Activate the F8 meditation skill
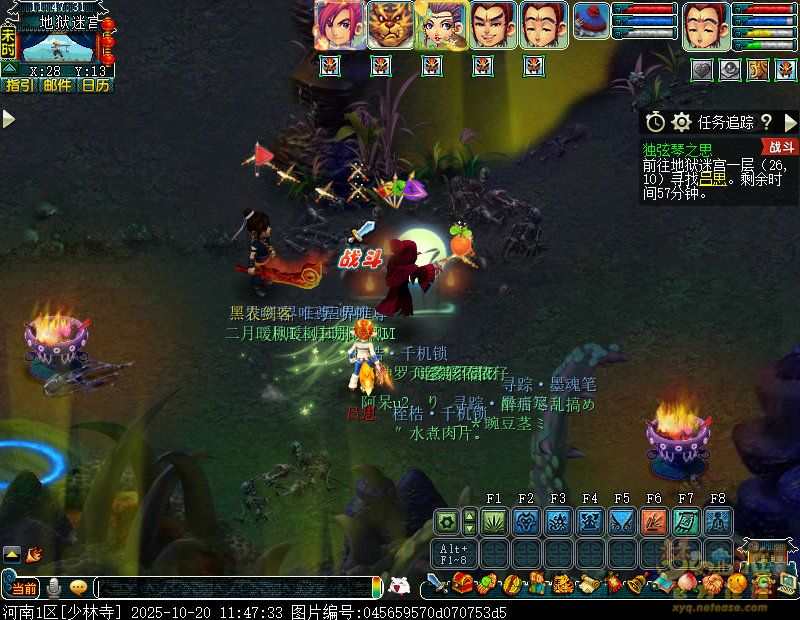This screenshot has width=800, height=620. (x=718, y=521)
